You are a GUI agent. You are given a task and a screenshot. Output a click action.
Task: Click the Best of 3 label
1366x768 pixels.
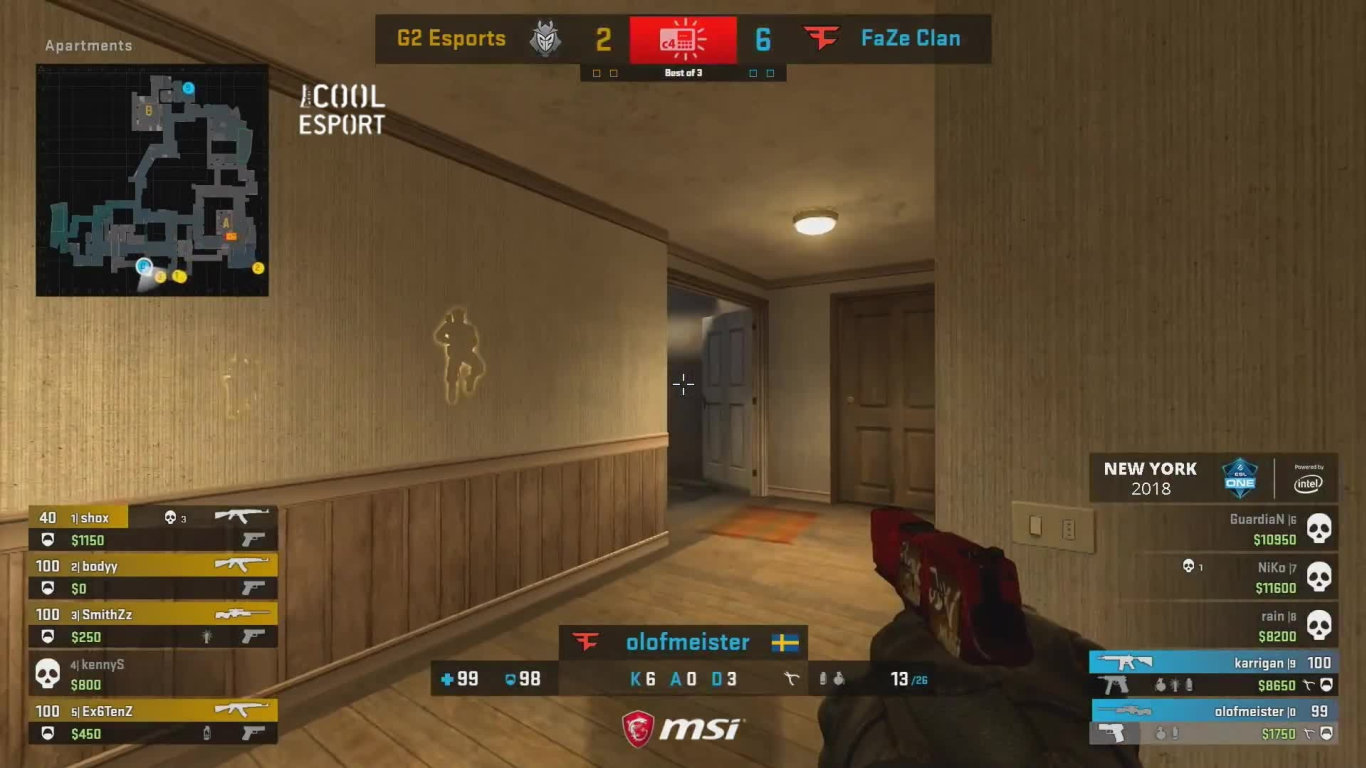(x=683, y=72)
